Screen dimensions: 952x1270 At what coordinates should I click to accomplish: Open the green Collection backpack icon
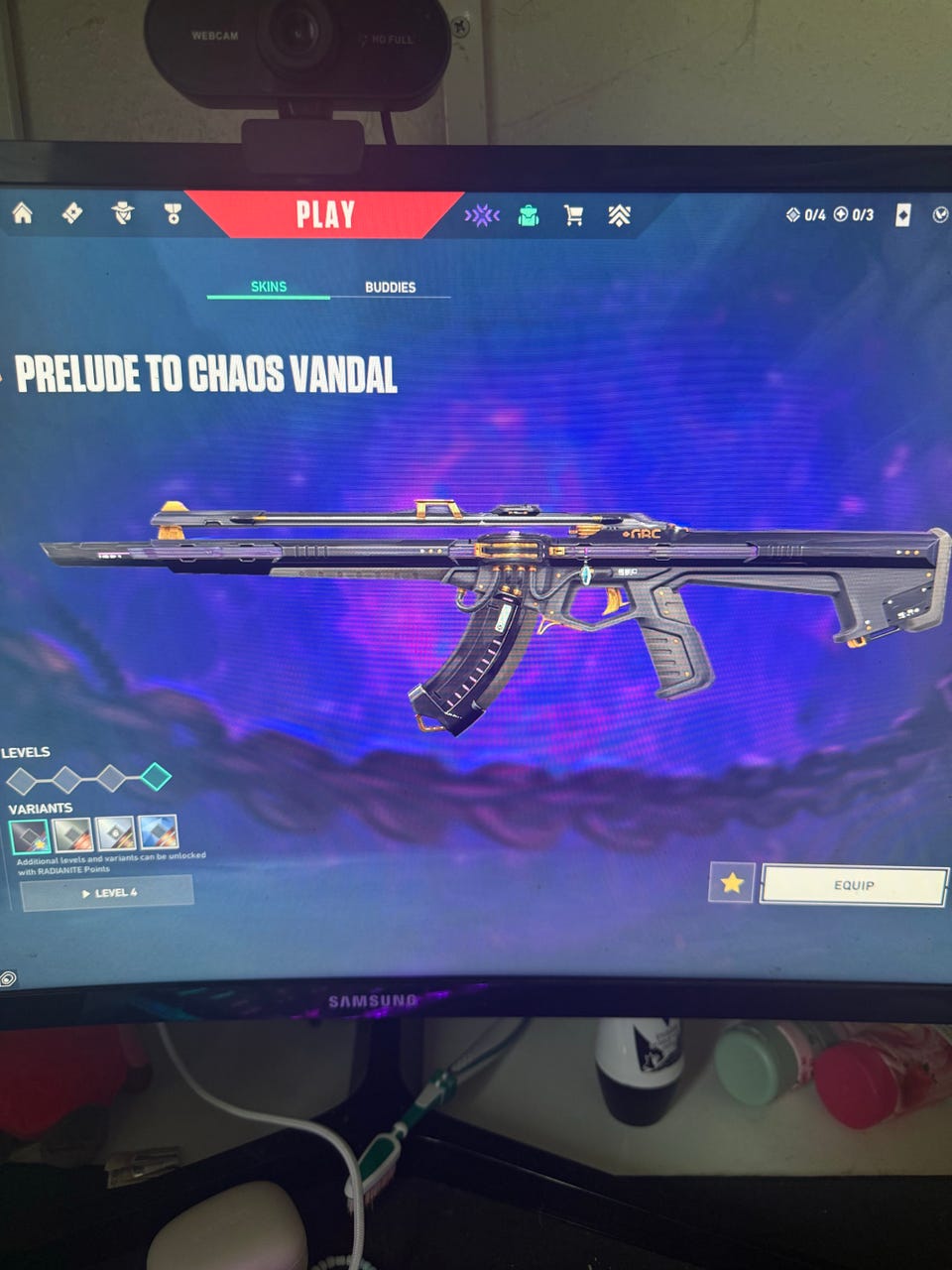[x=529, y=215]
